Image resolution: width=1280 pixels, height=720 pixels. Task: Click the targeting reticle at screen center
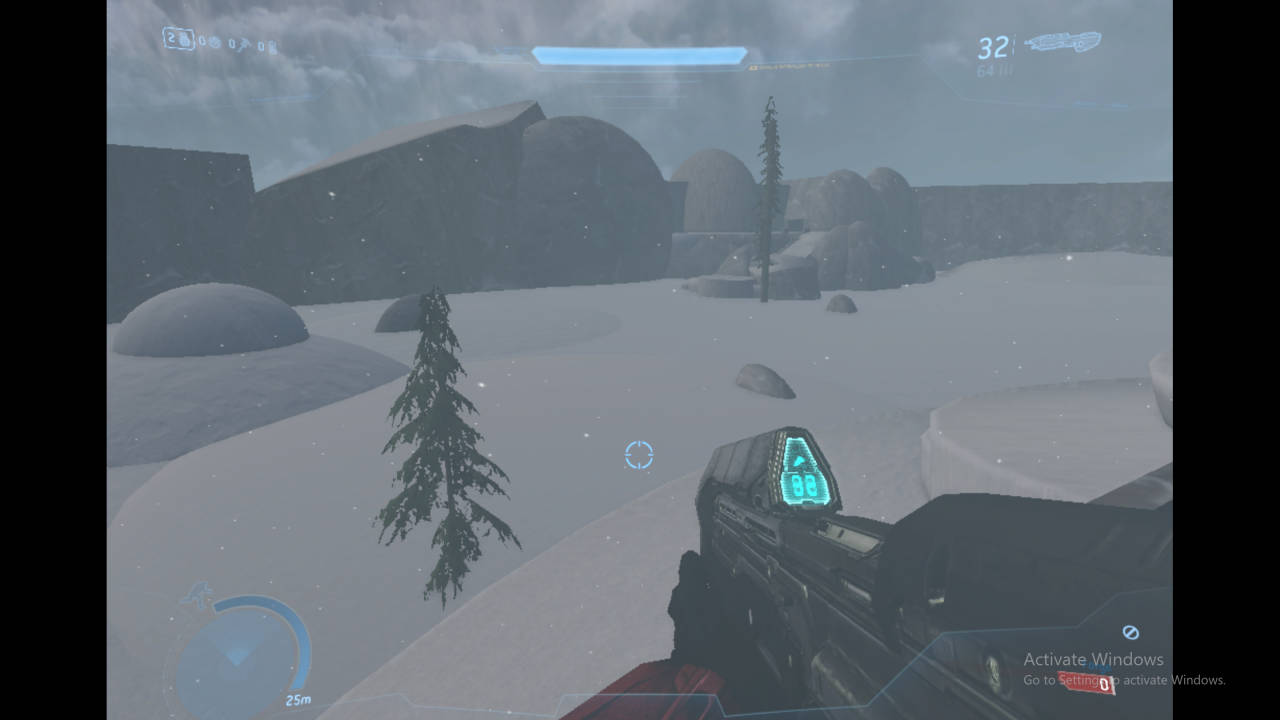[x=639, y=455]
